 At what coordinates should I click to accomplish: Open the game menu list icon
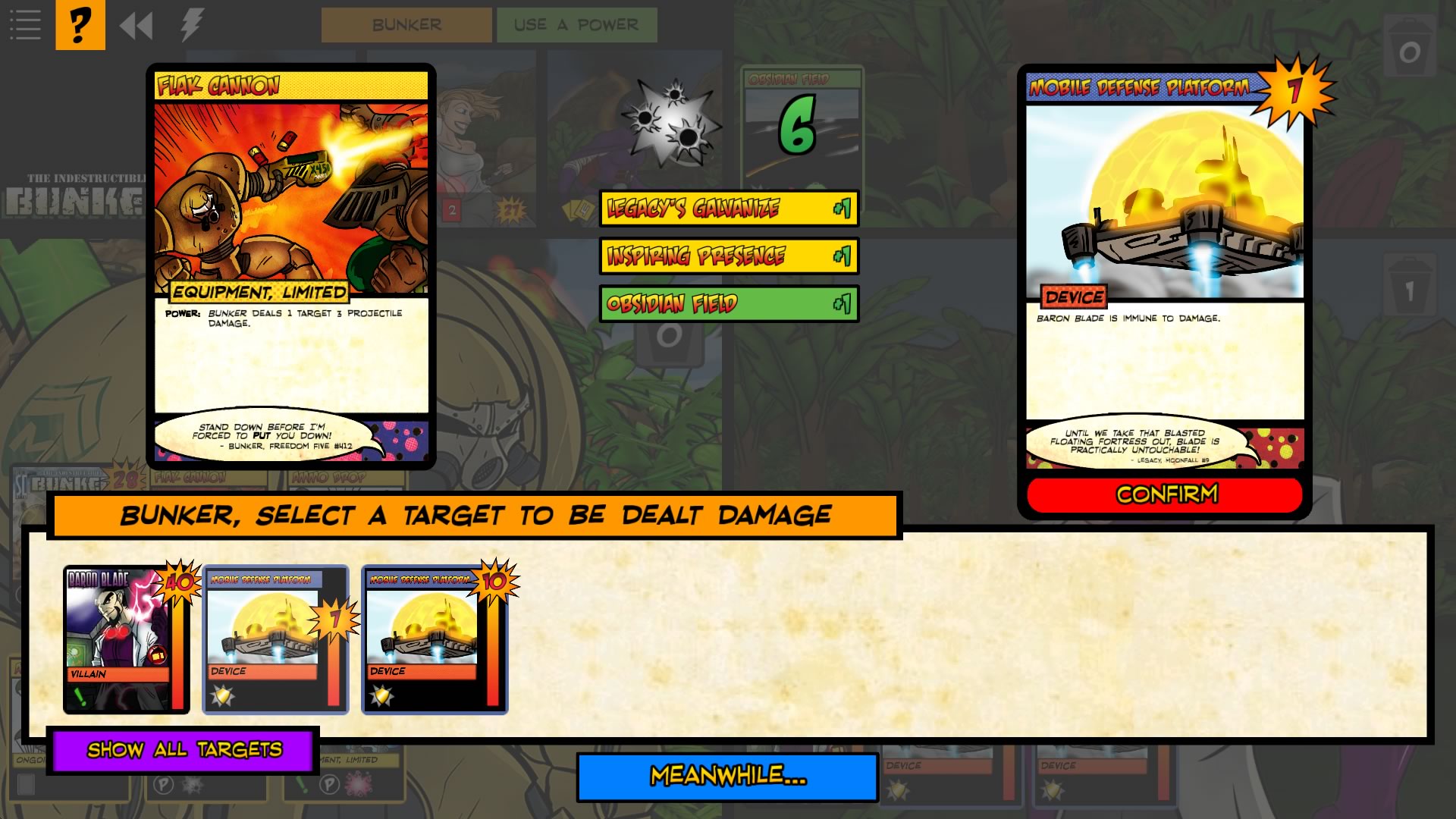25,24
